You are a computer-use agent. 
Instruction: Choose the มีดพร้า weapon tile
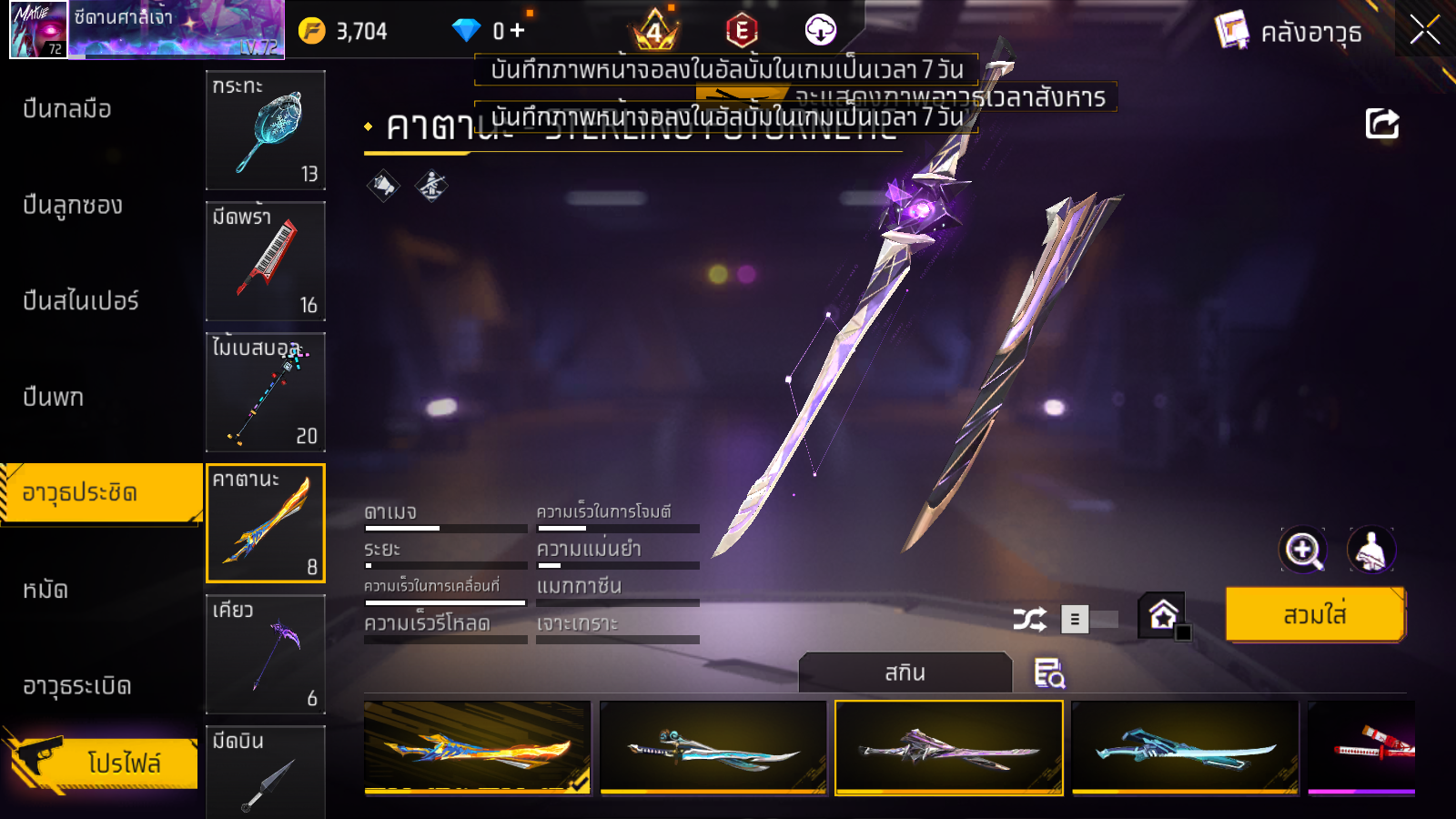(x=266, y=261)
